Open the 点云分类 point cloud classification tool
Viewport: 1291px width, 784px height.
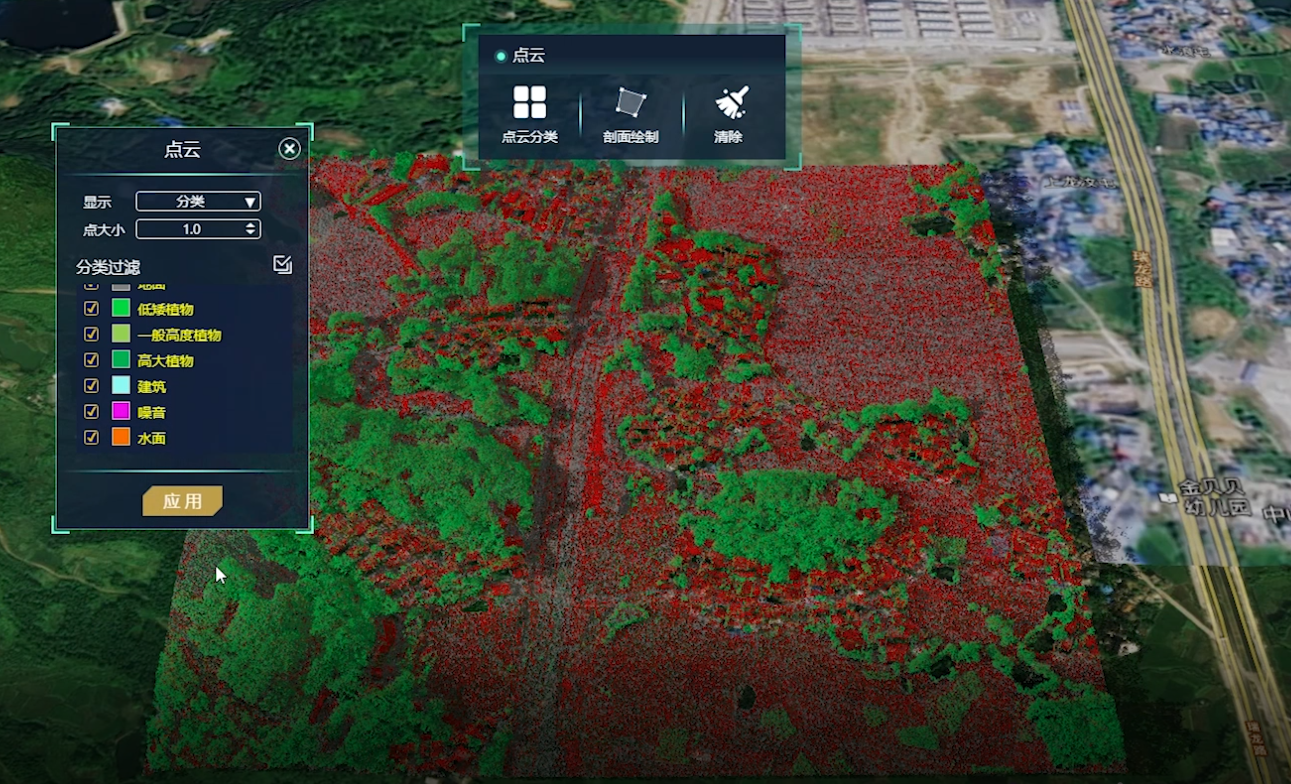coord(529,113)
